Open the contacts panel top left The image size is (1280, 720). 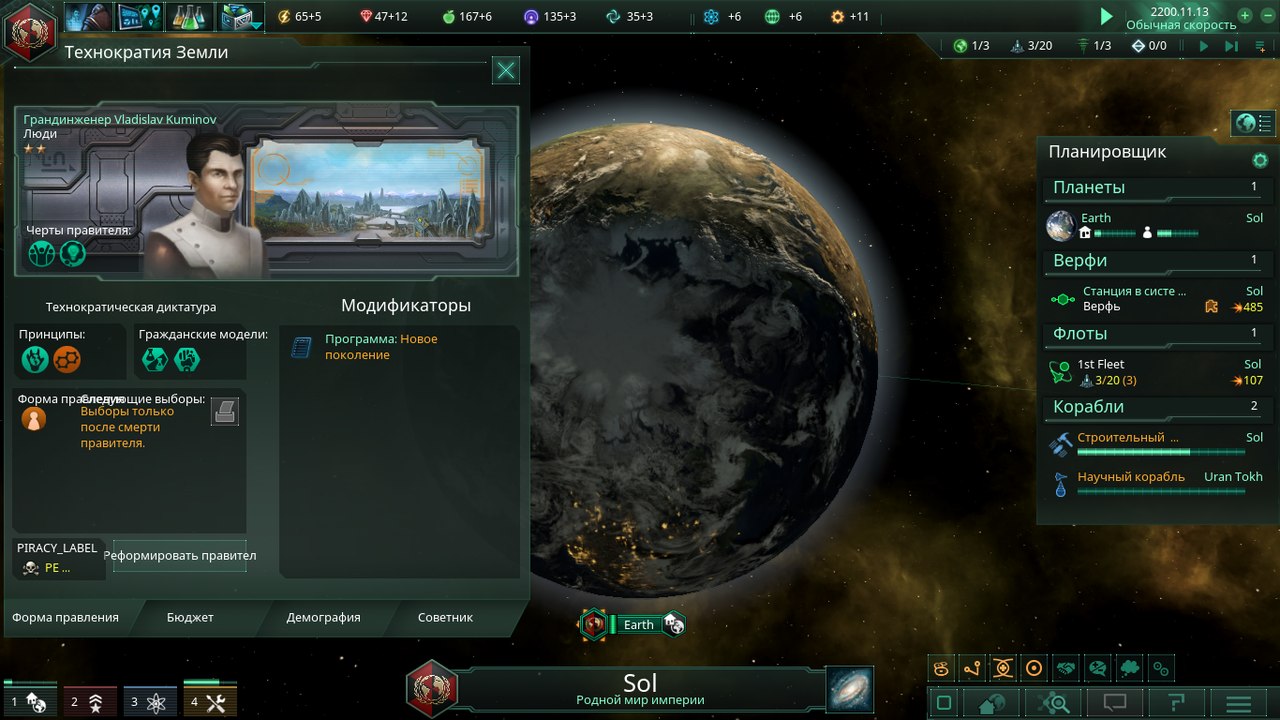(x=87, y=16)
